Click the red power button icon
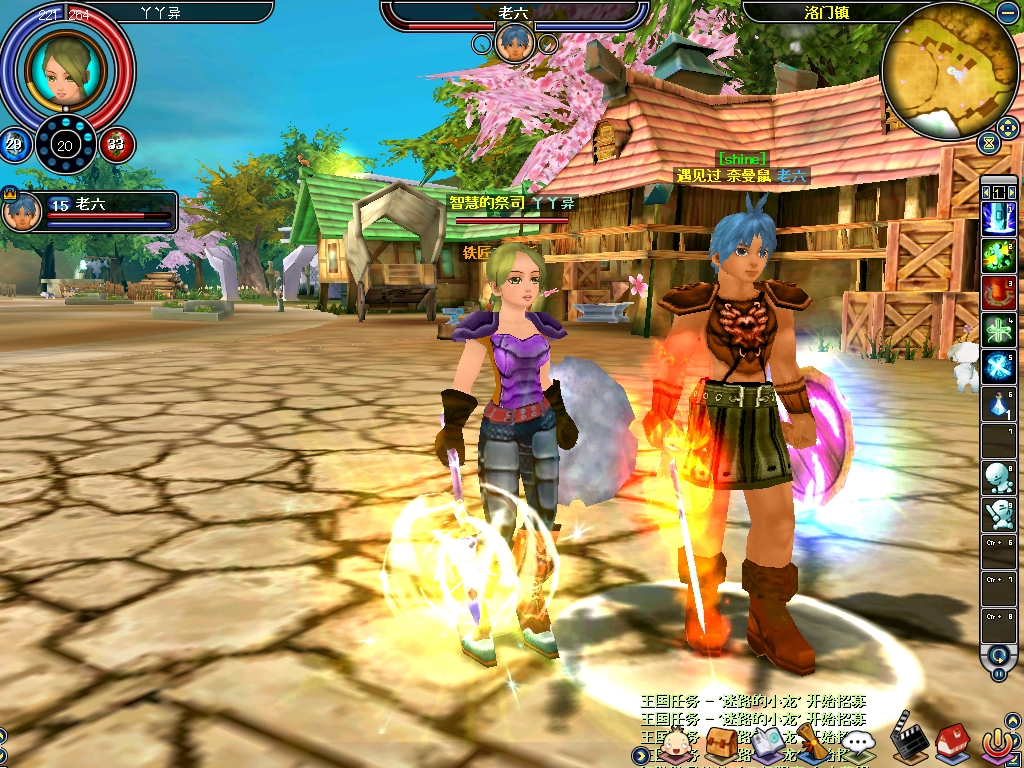Image resolution: width=1024 pixels, height=768 pixels. pyautogui.click(x=997, y=743)
